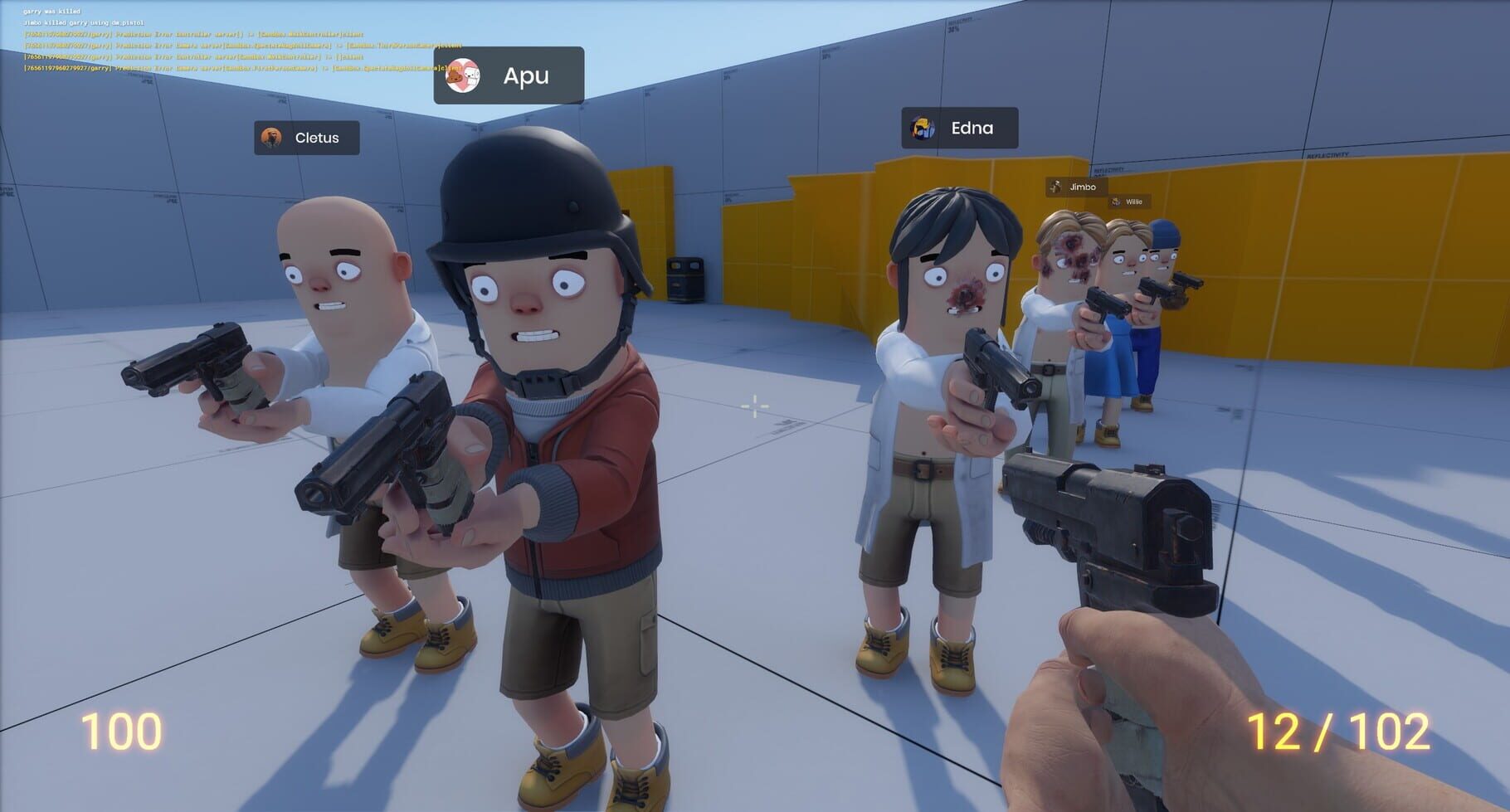Click the Cletus name tag

pyautogui.click(x=306, y=138)
